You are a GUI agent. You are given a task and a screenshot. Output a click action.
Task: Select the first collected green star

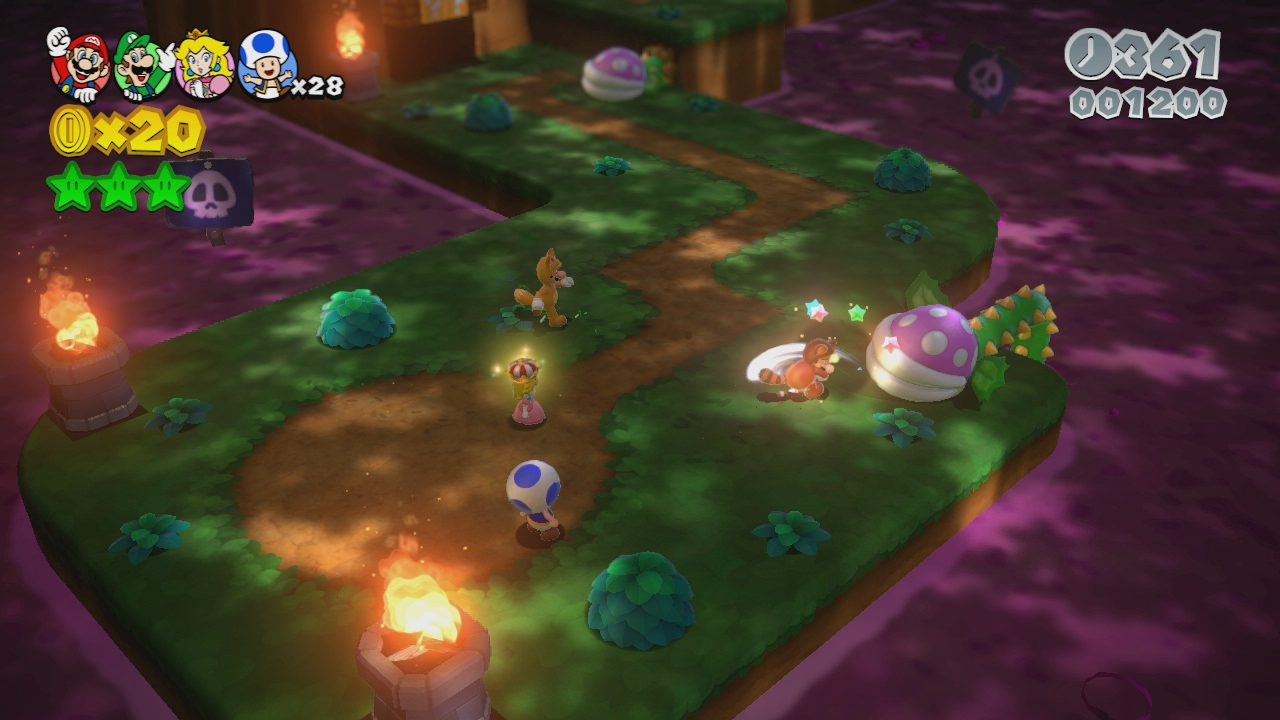tap(69, 187)
